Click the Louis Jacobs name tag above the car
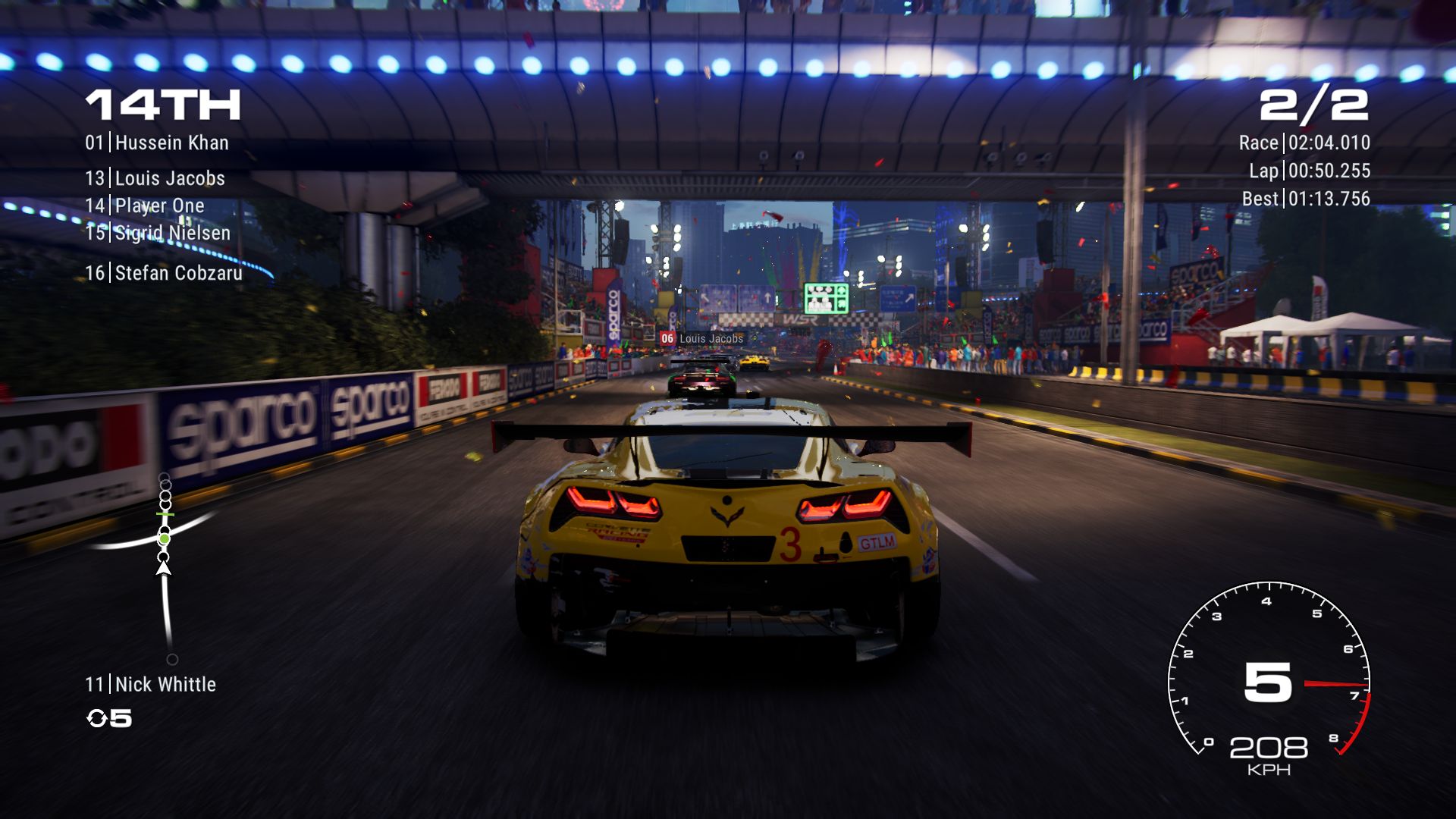This screenshot has height=819, width=1456. coord(702,338)
